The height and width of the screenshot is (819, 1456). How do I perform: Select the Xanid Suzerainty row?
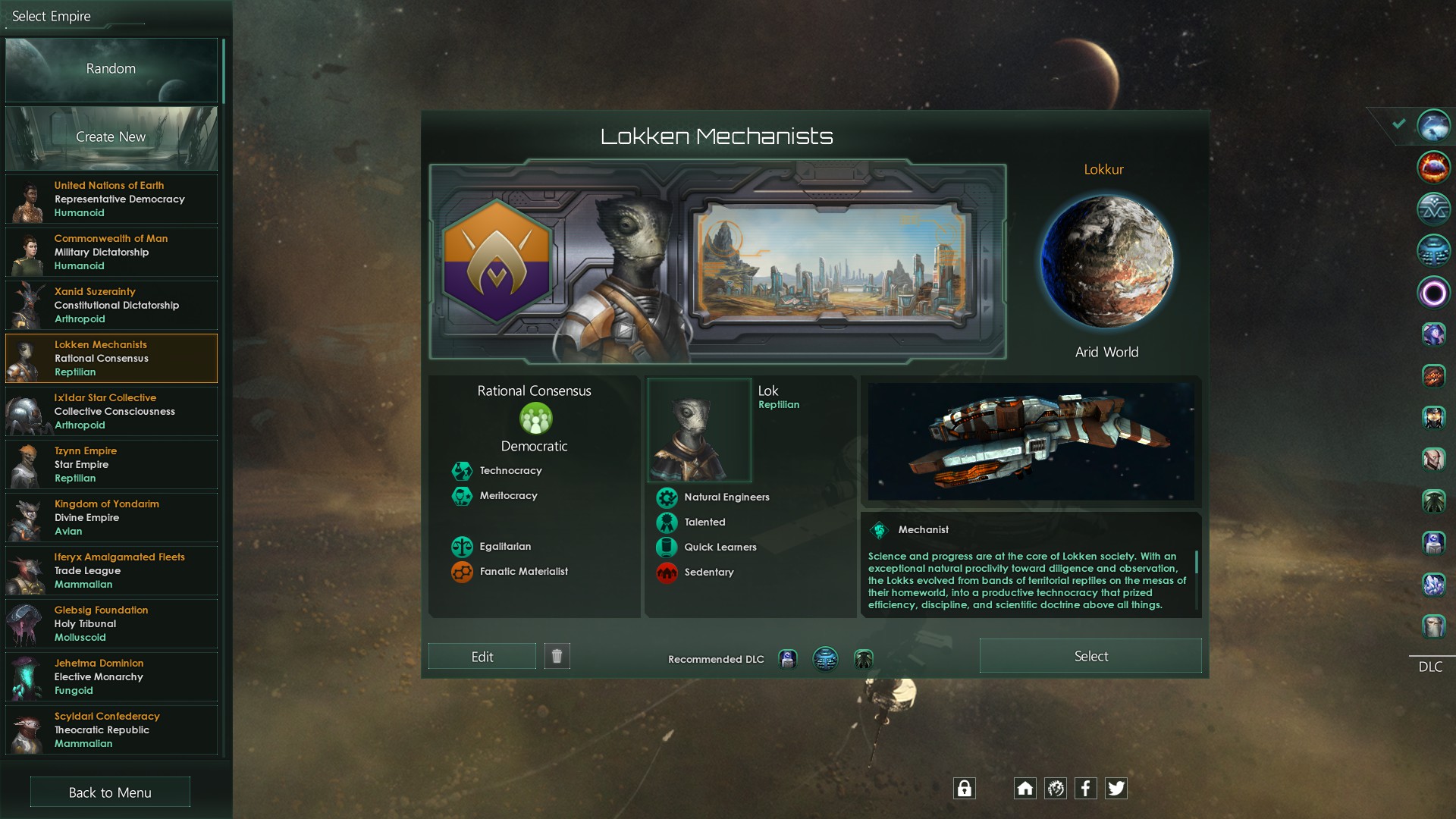111,306
